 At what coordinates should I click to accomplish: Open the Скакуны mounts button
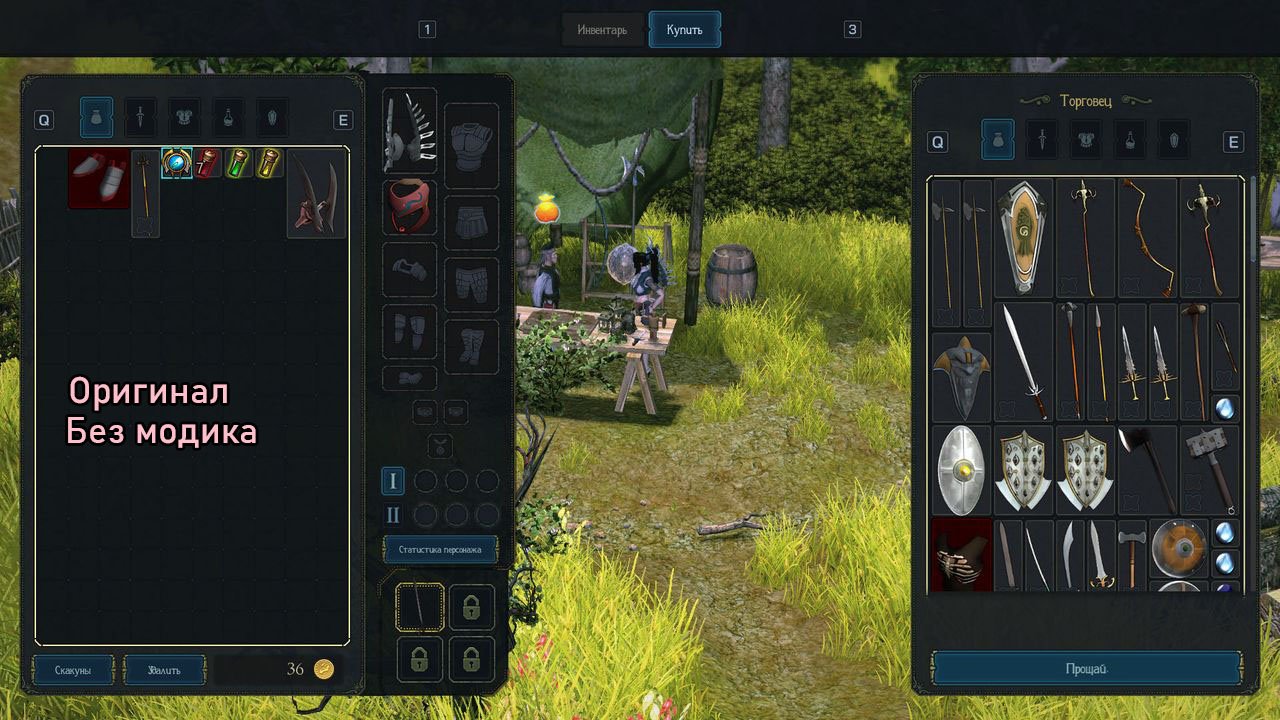[x=73, y=670]
